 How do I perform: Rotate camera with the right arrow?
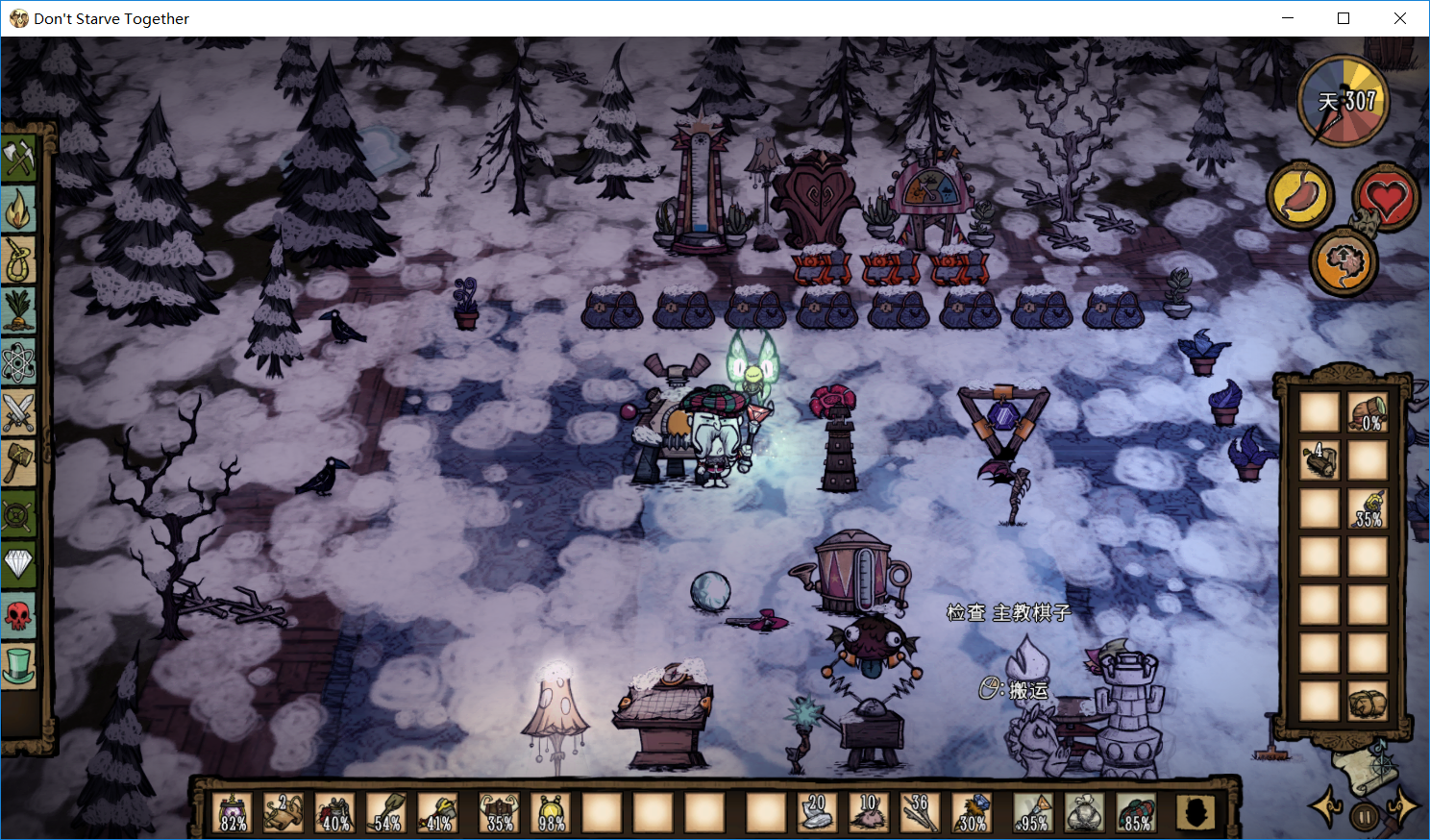coord(1402,806)
